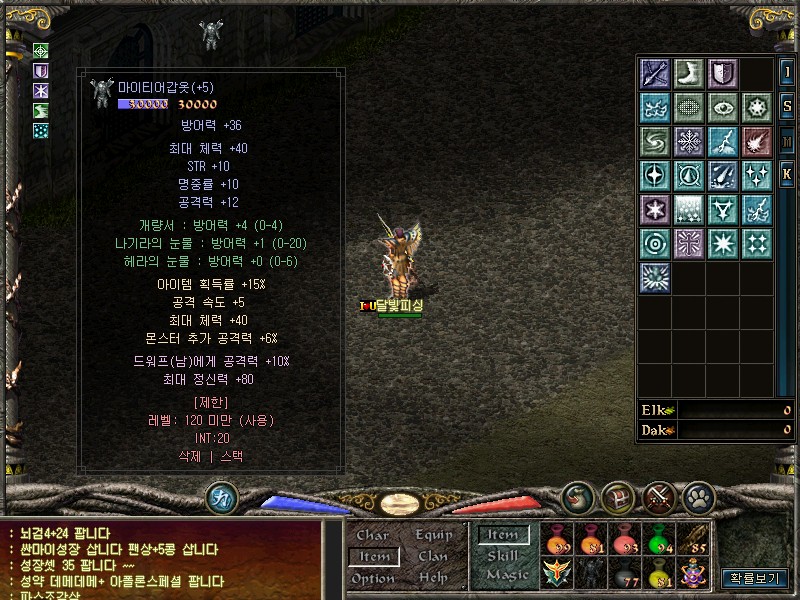Open the Clan menu
This screenshot has height=600, width=800.
pyautogui.click(x=433, y=556)
